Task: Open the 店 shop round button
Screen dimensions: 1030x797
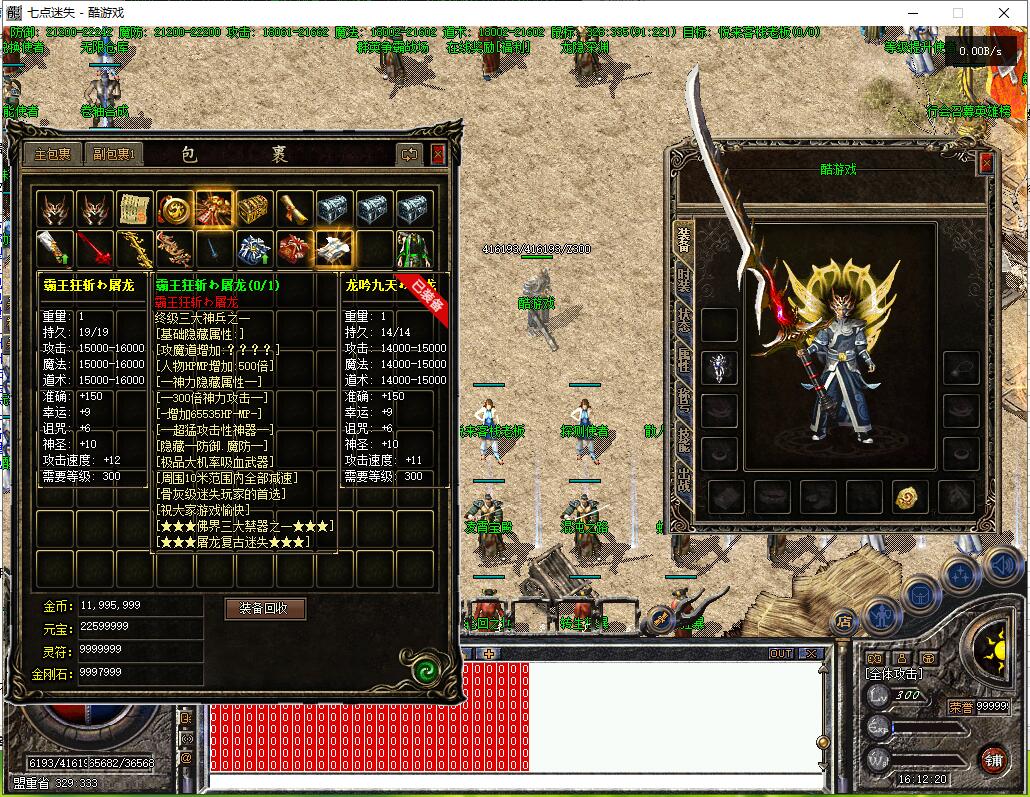Action: pos(844,622)
